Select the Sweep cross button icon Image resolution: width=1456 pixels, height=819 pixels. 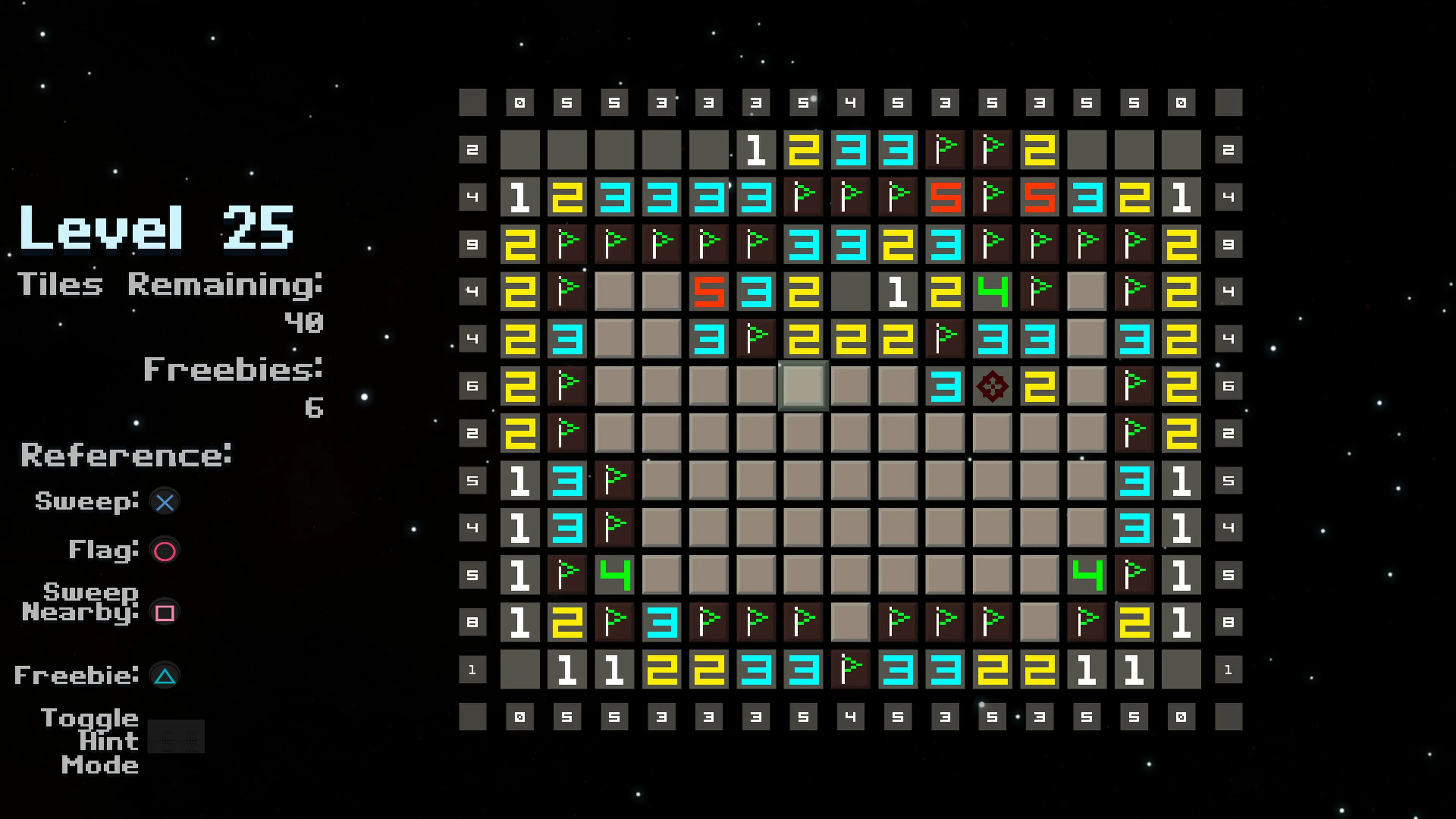[165, 501]
